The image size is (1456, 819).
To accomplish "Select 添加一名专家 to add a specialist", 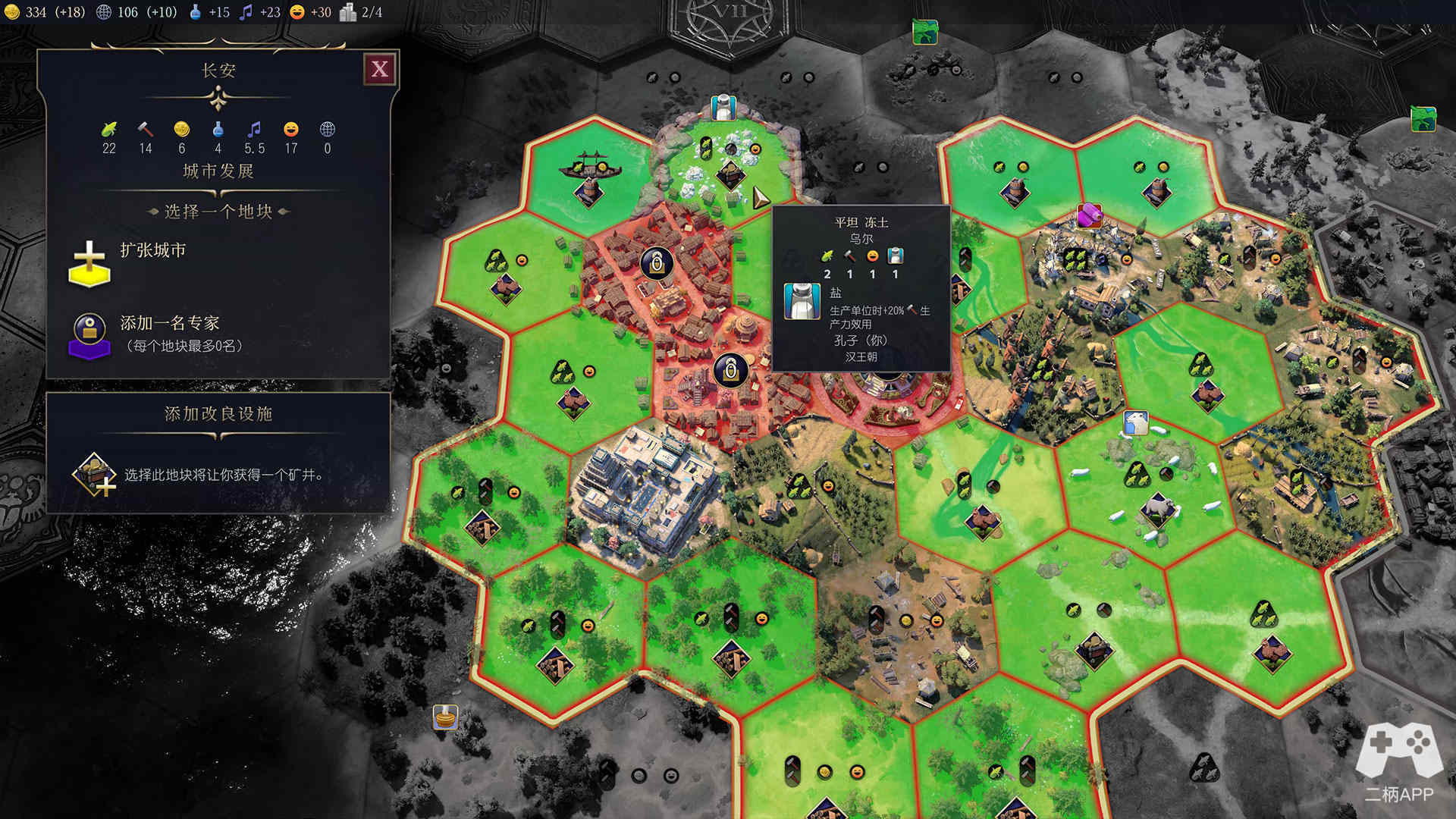I will (168, 325).
